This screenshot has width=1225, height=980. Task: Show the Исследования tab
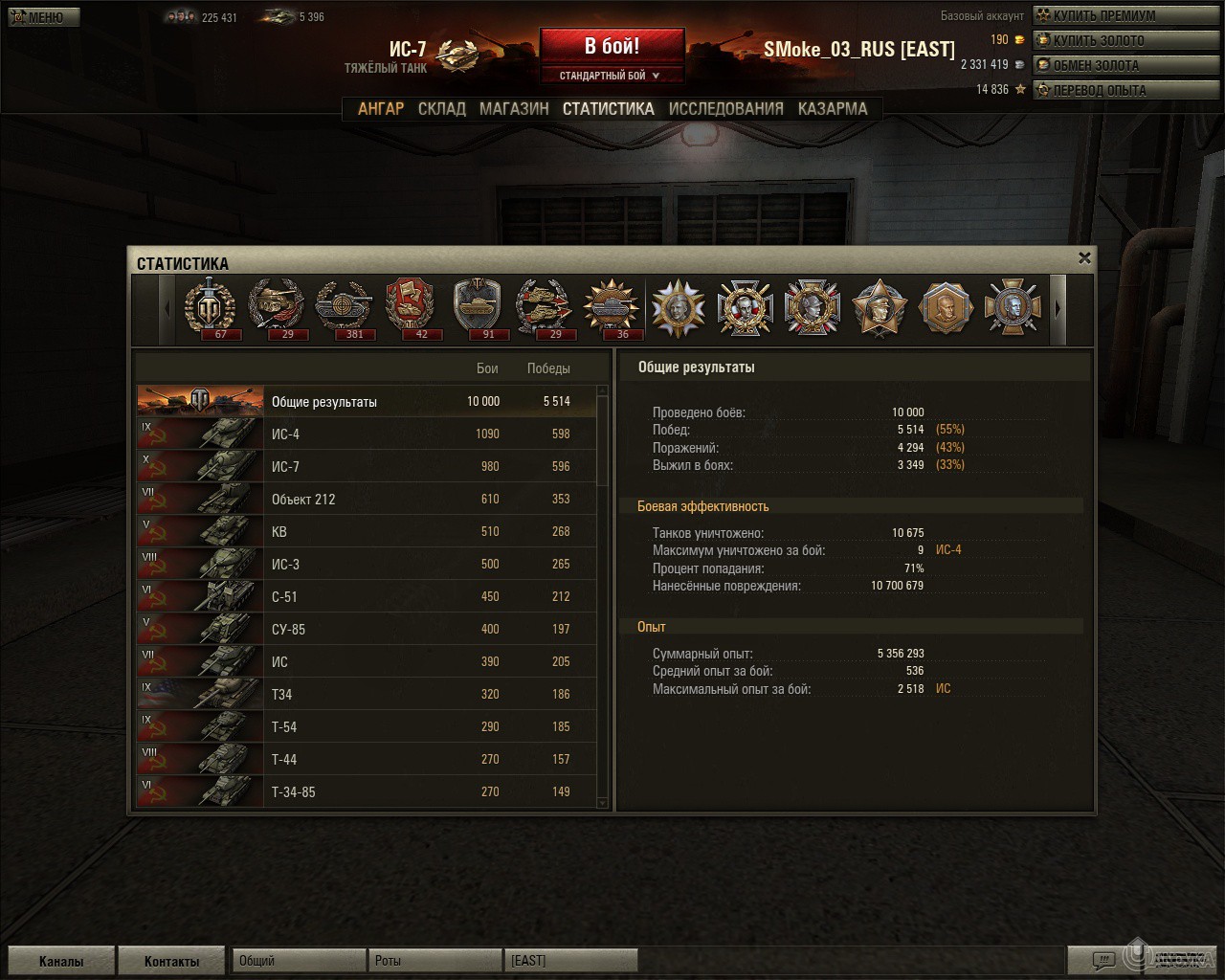[x=725, y=109]
